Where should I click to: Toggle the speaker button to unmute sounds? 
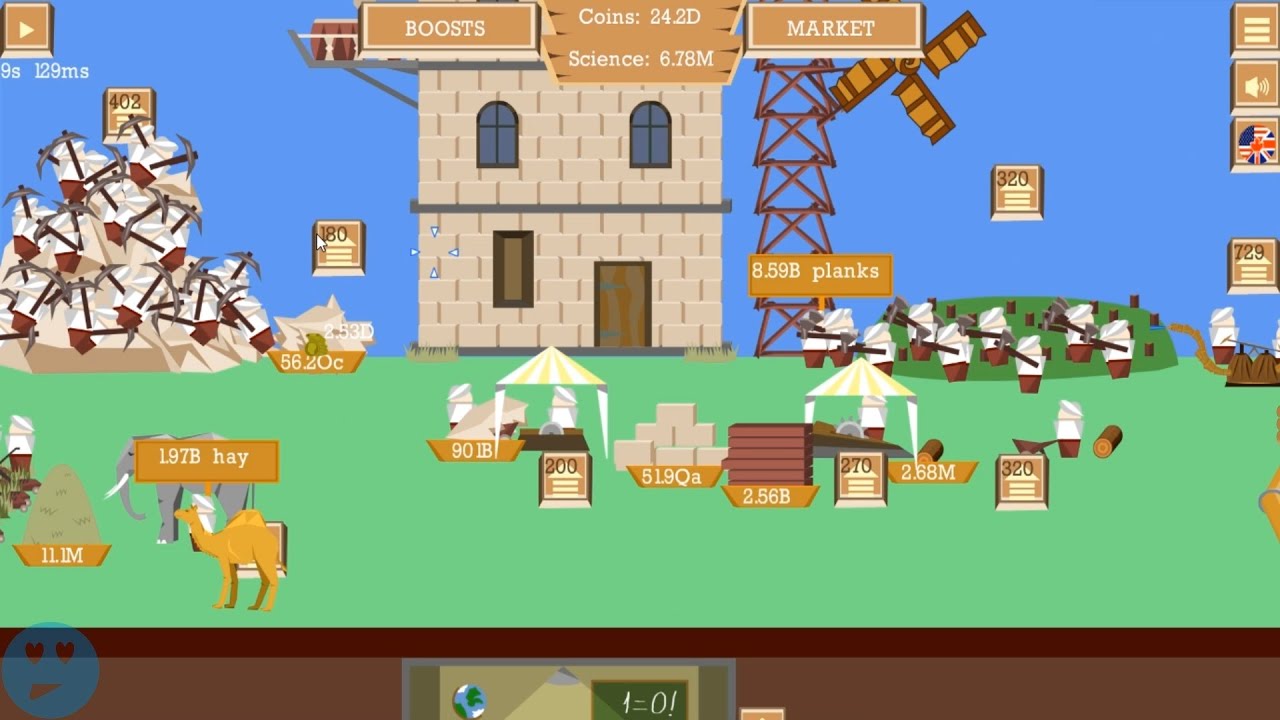1259,84
